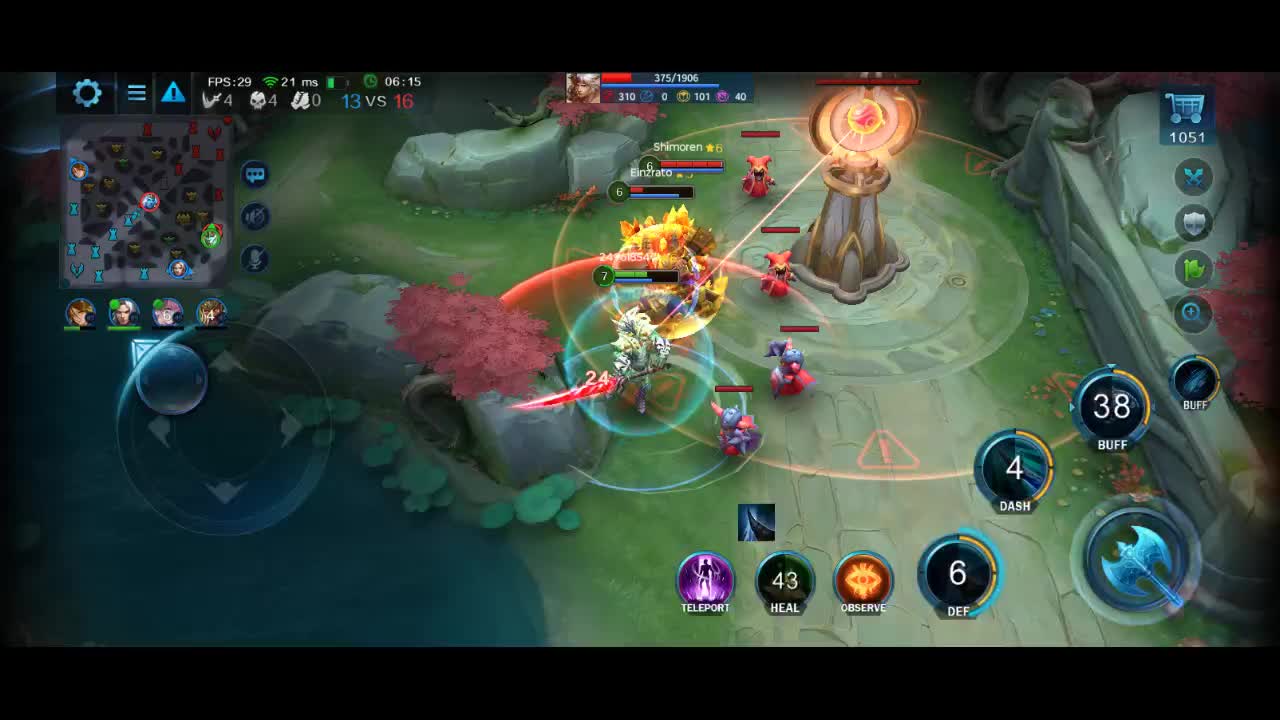Select the minimap
The width and height of the screenshot is (1280, 720).
(146, 203)
